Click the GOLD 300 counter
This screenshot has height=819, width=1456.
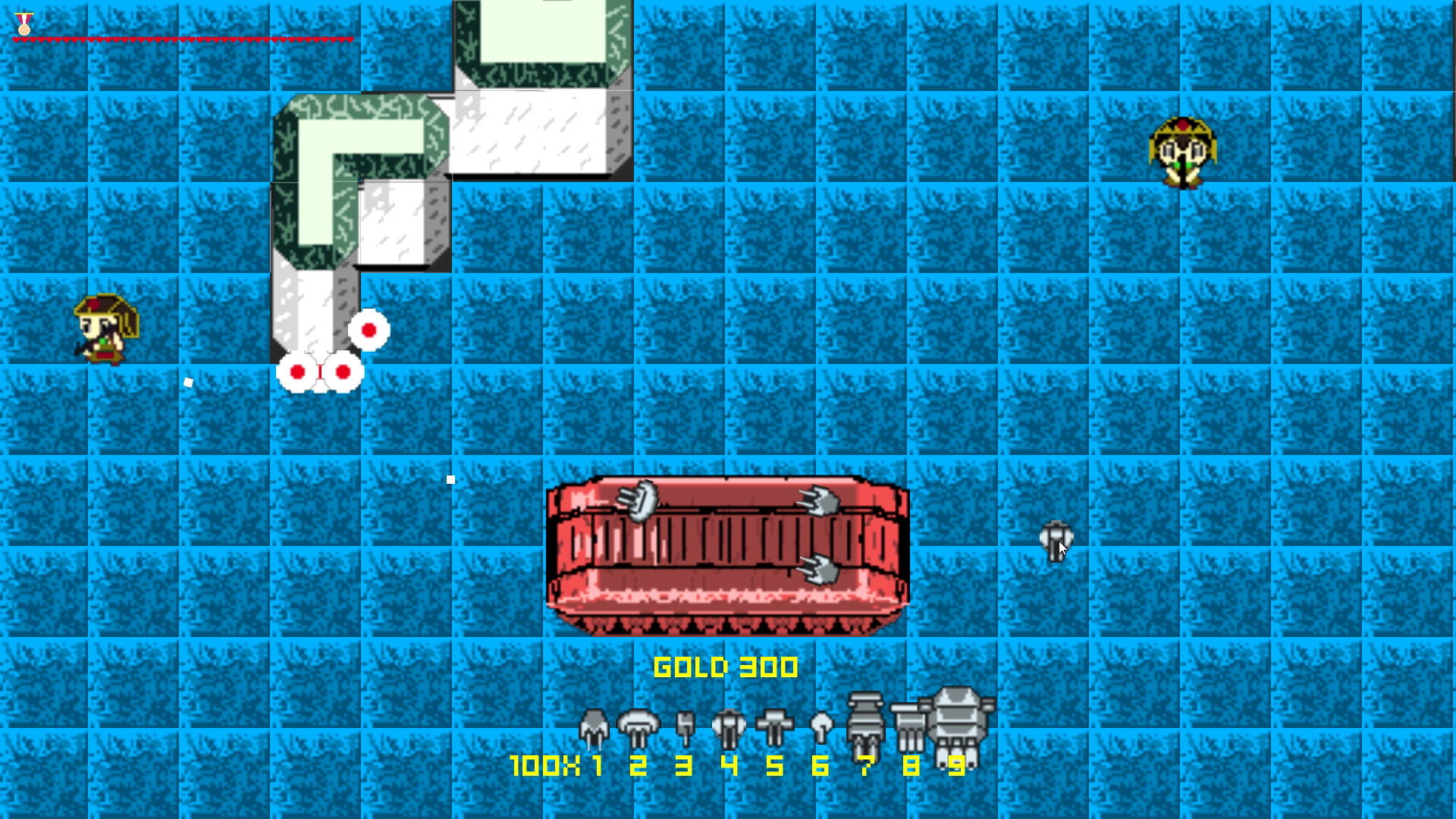726,667
